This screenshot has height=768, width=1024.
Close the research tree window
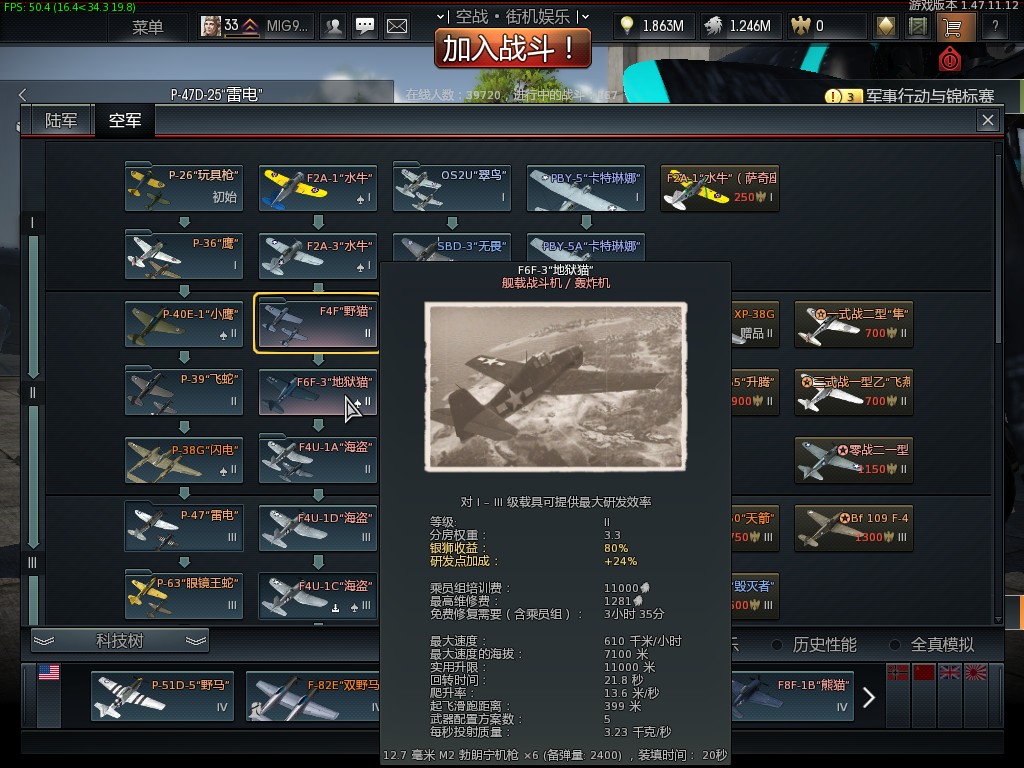988,121
